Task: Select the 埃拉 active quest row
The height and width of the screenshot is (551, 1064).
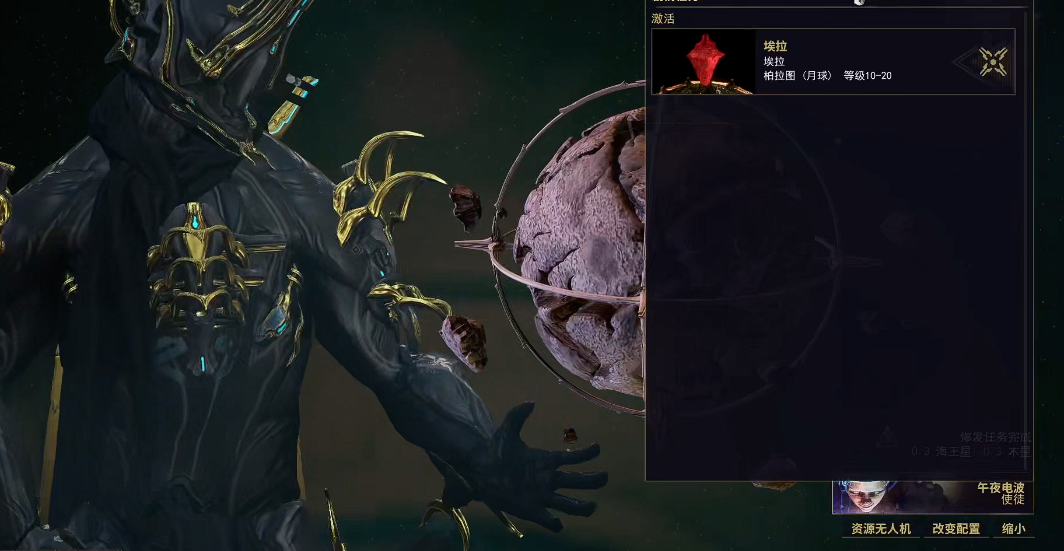Action: [832, 62]
